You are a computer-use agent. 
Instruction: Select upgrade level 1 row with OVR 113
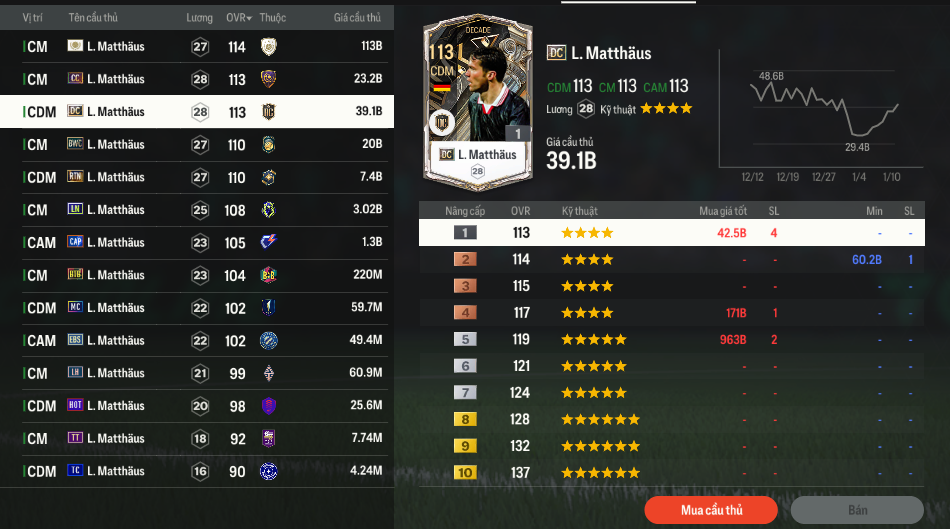tap(670, 233)
